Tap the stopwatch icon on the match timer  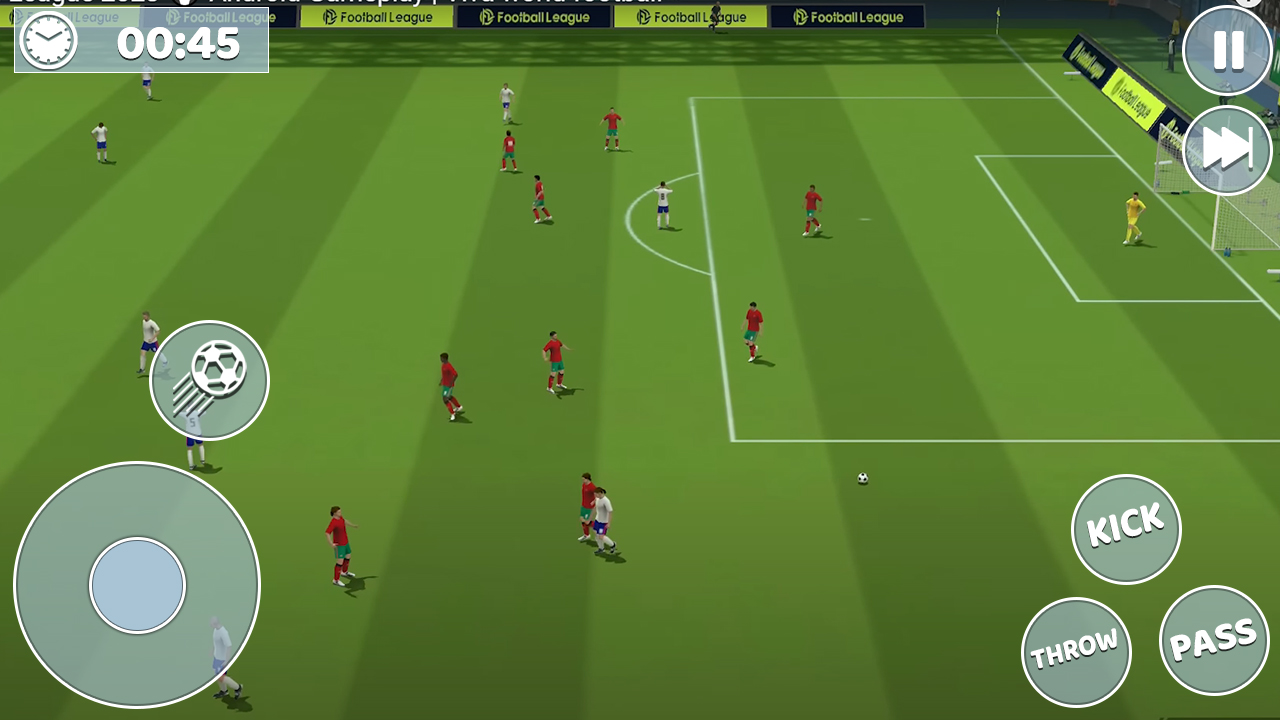47,42
